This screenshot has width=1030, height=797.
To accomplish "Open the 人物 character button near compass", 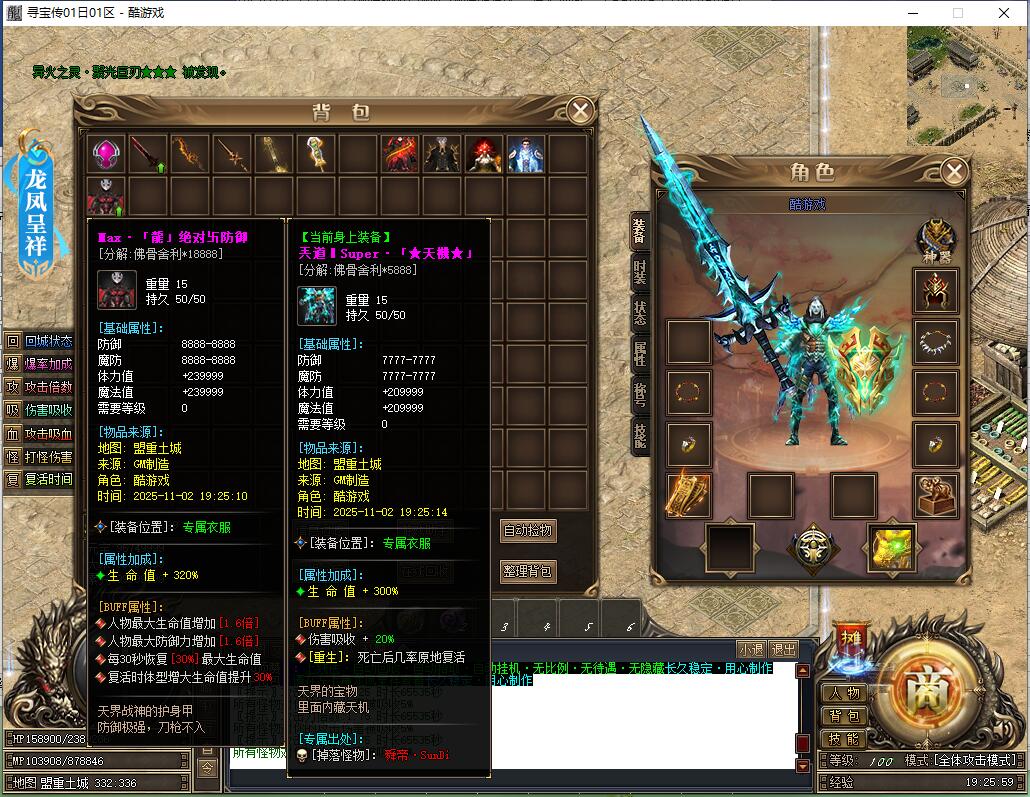I will pos(844,693).
